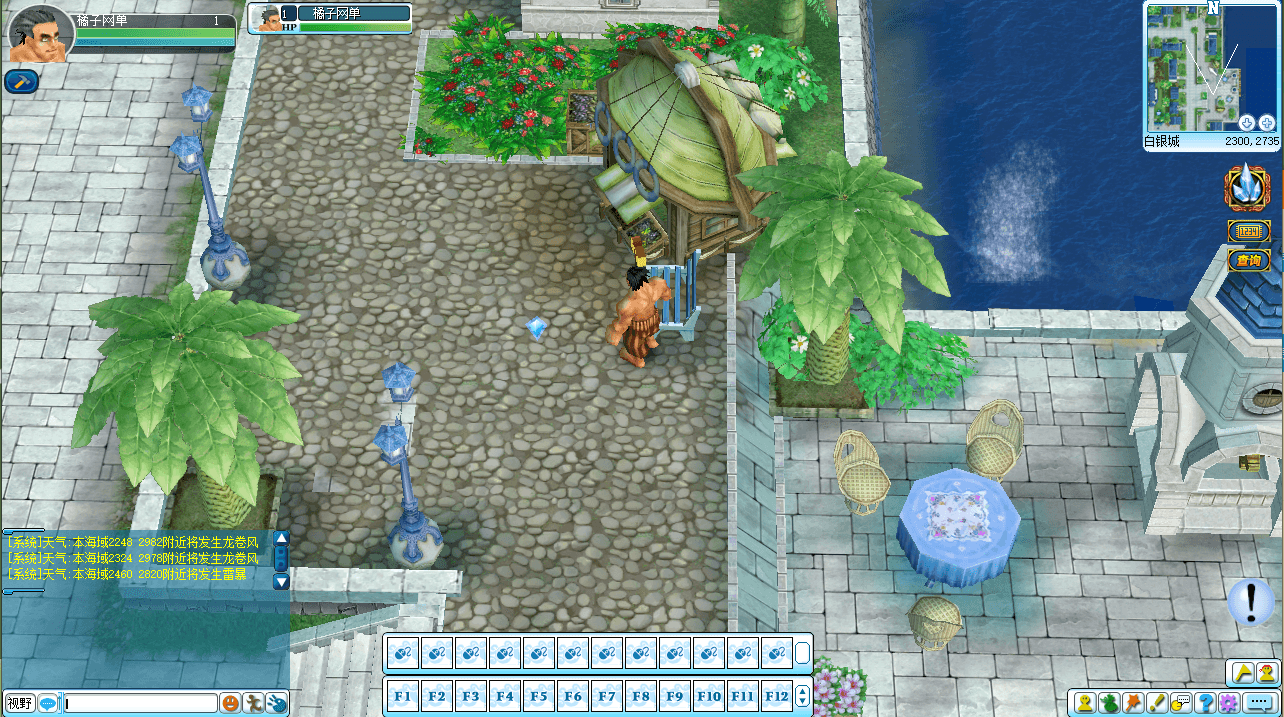Open the blue crystal shop icon
This screenshot has height=717, width=1284.
(1248, 187)
